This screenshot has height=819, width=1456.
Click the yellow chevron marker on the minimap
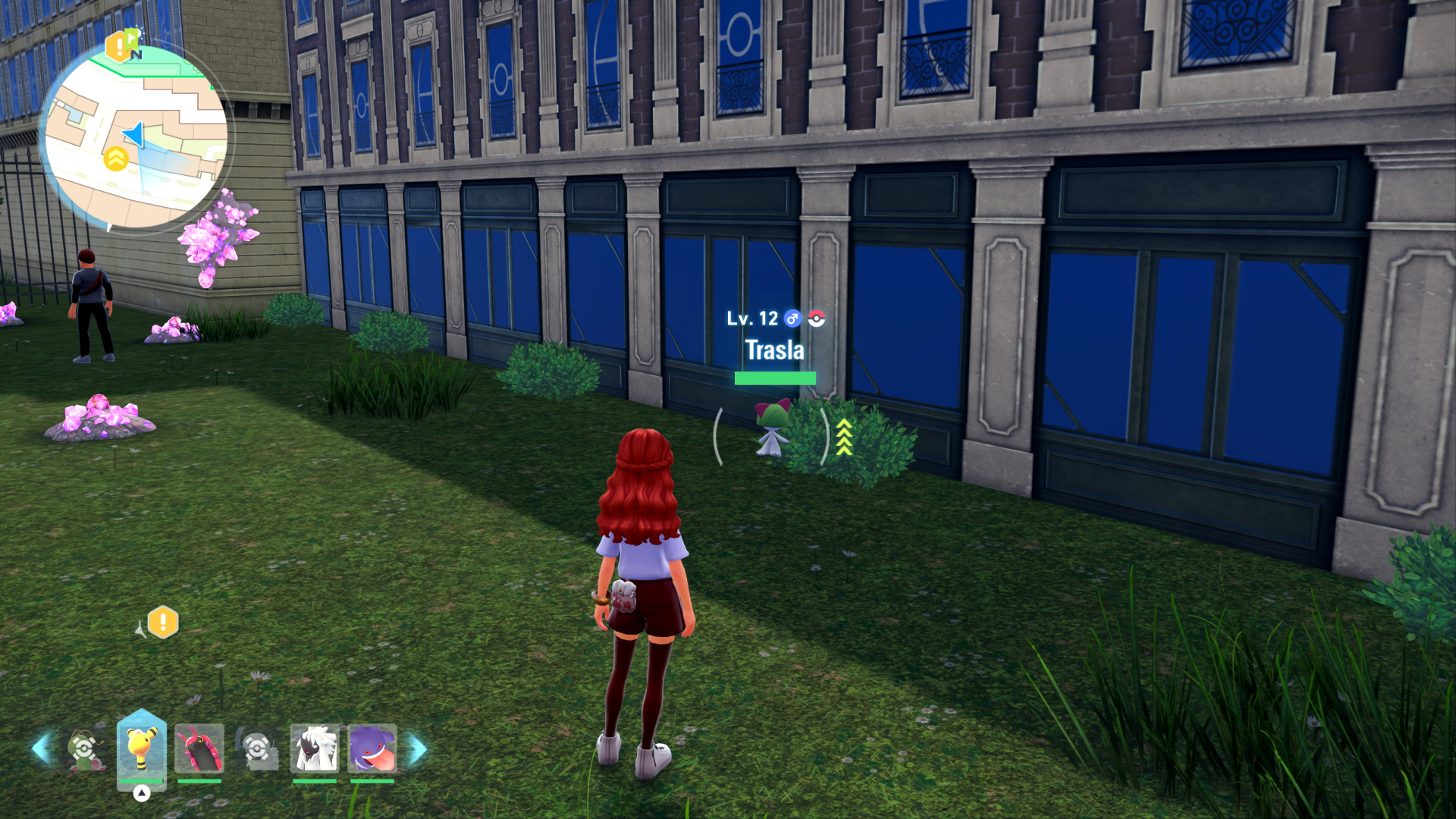[115, 159]
